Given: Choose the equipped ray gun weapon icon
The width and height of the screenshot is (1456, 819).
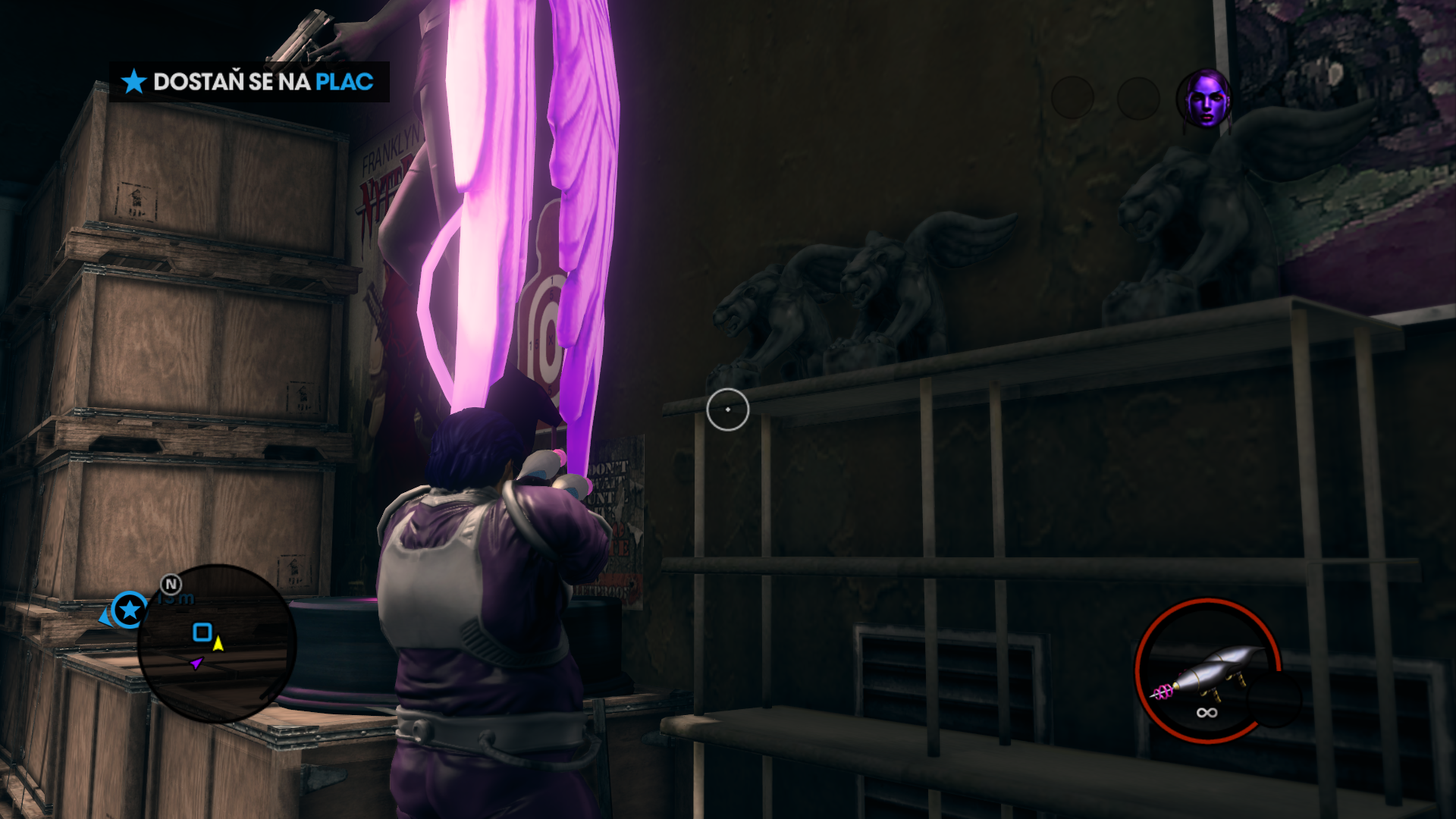Looking at the screenshot, I should [x=1207, y=670].
